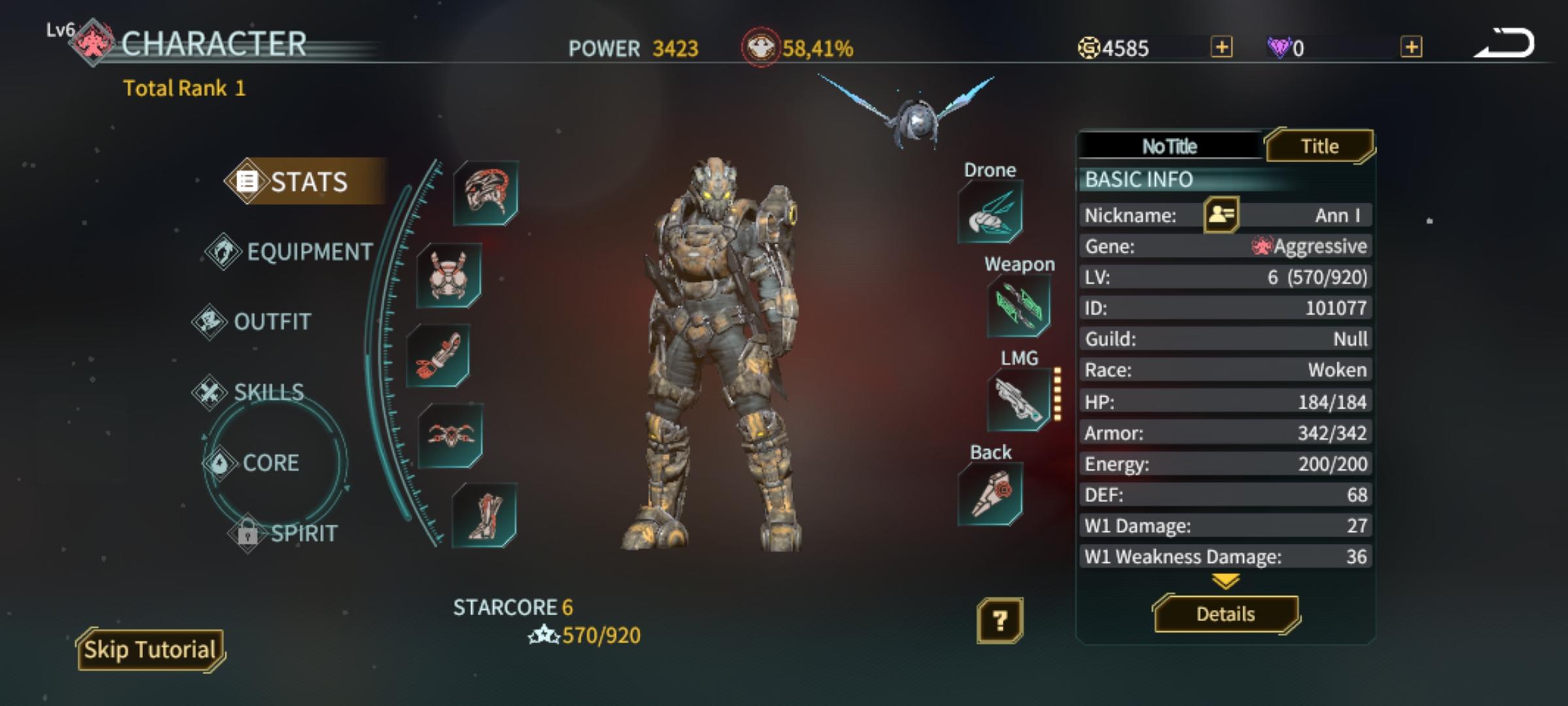Select the chest armor slot
The width and height of the screenshot is (1568, 706).
pos(449,275)
